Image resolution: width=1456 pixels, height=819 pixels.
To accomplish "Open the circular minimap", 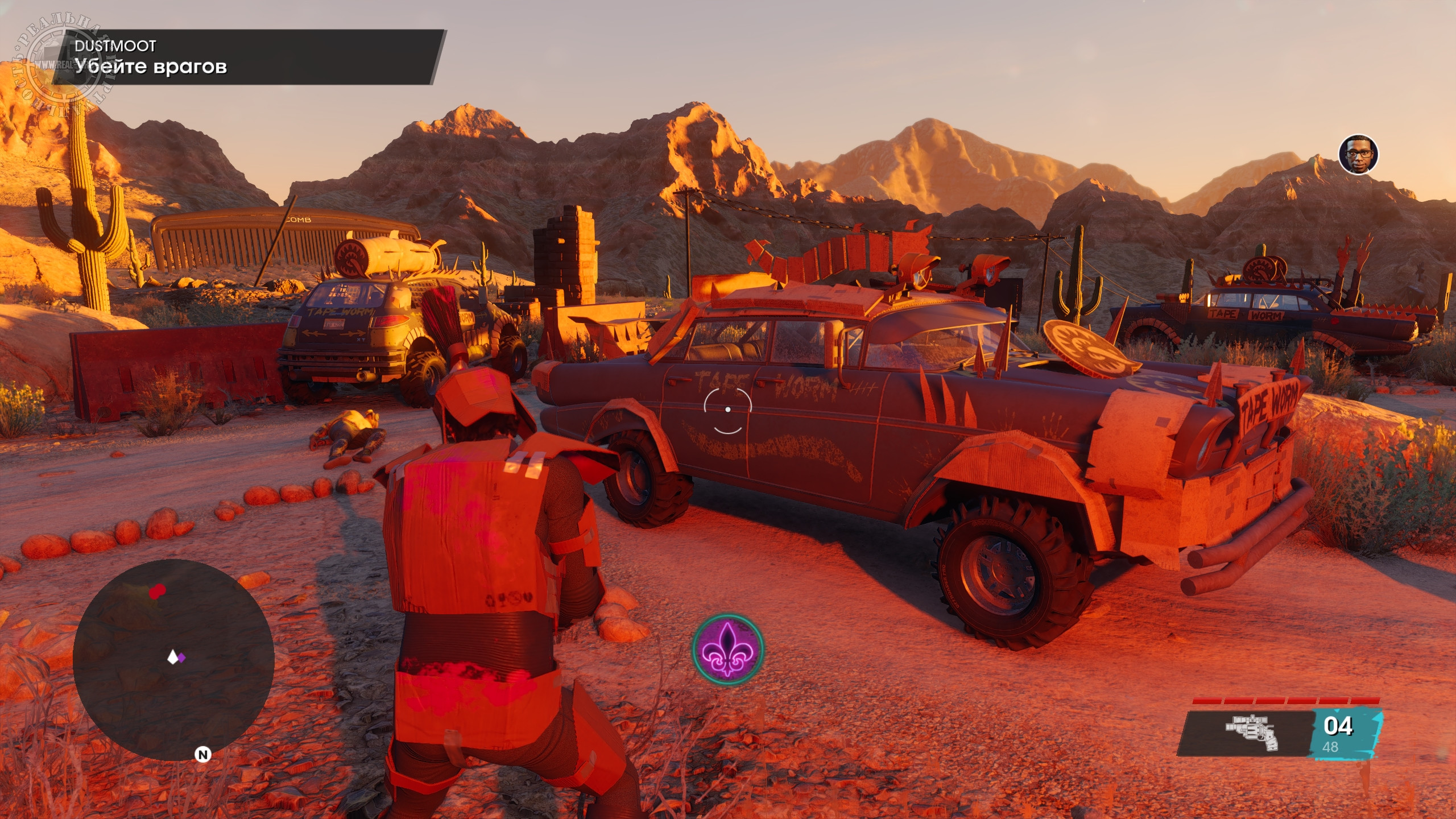I will coord(173,660).
